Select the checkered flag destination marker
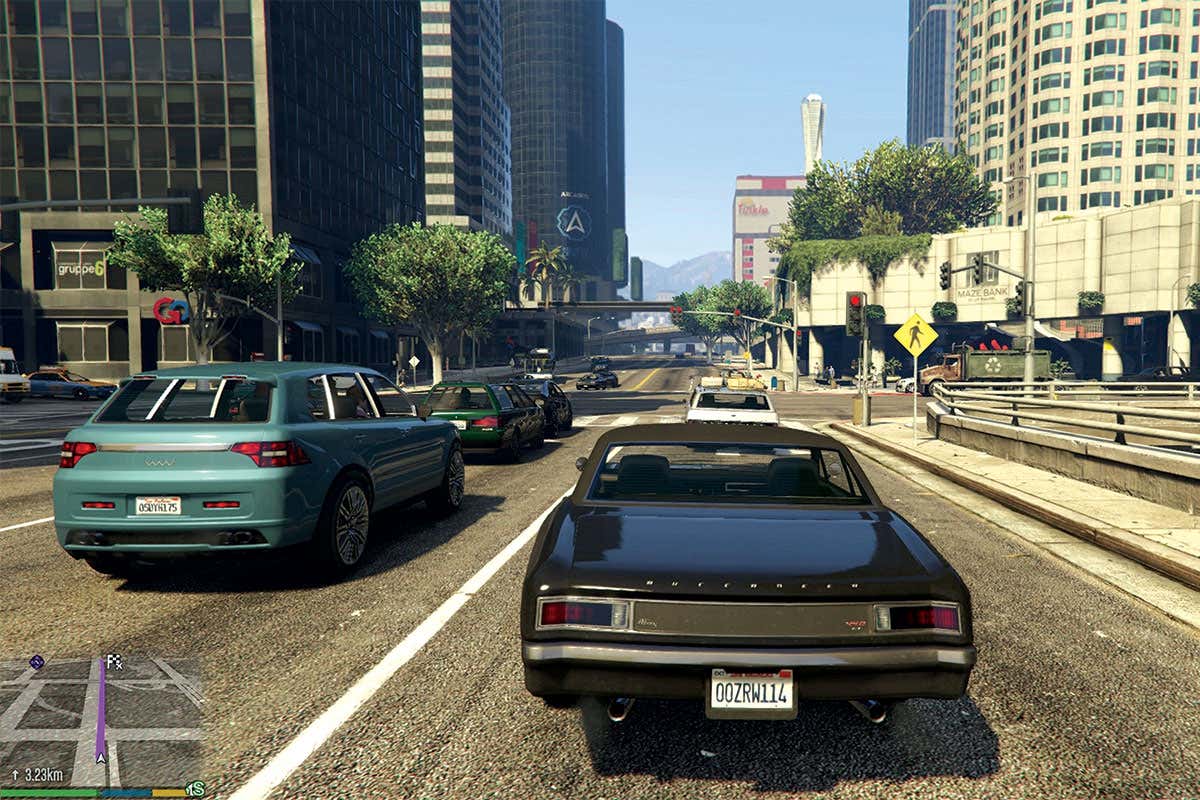Screen dimensions: 1200x800 [x=114, y=661]
